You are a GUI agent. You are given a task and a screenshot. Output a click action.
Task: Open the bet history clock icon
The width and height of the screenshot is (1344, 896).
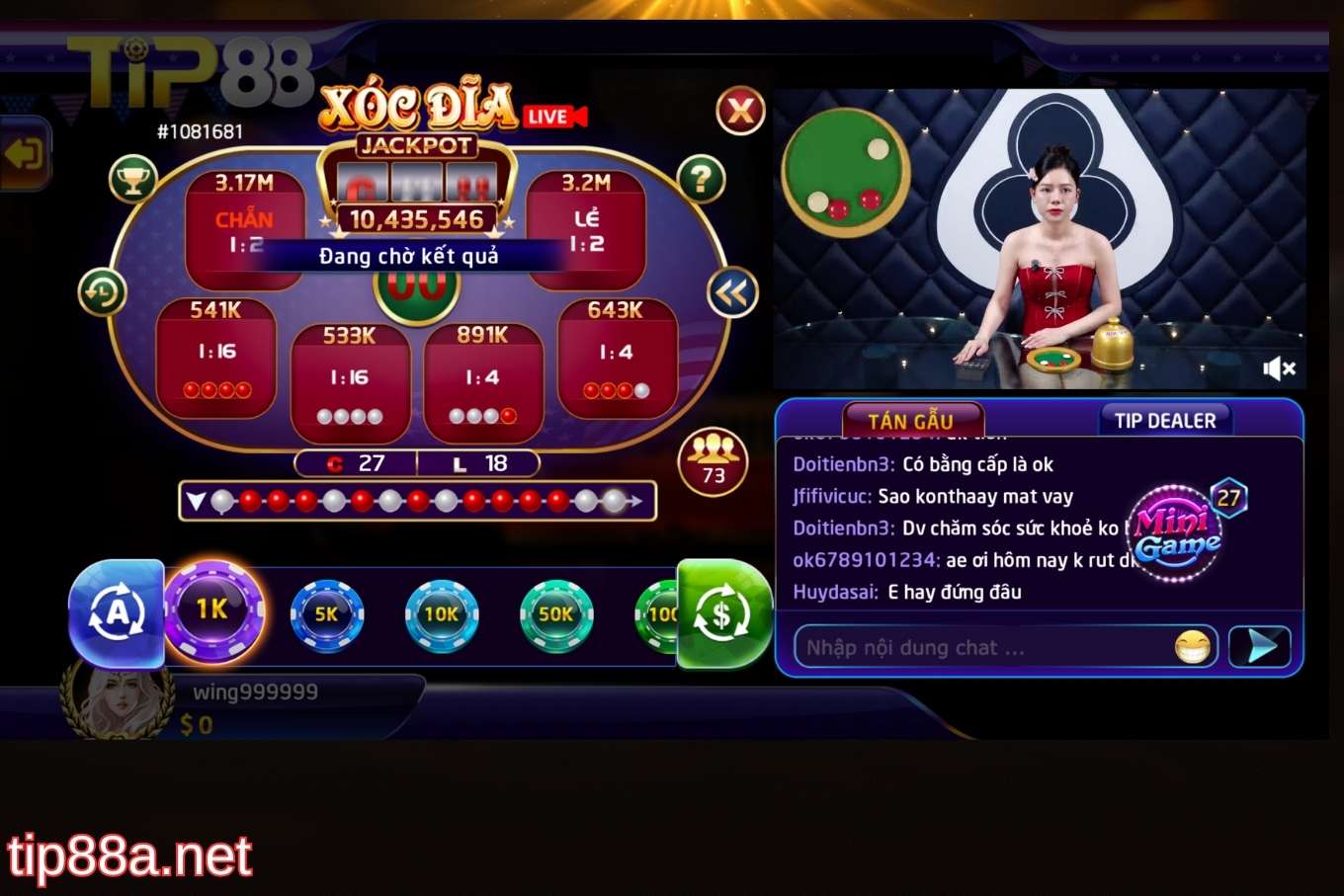tap(103, 292)
